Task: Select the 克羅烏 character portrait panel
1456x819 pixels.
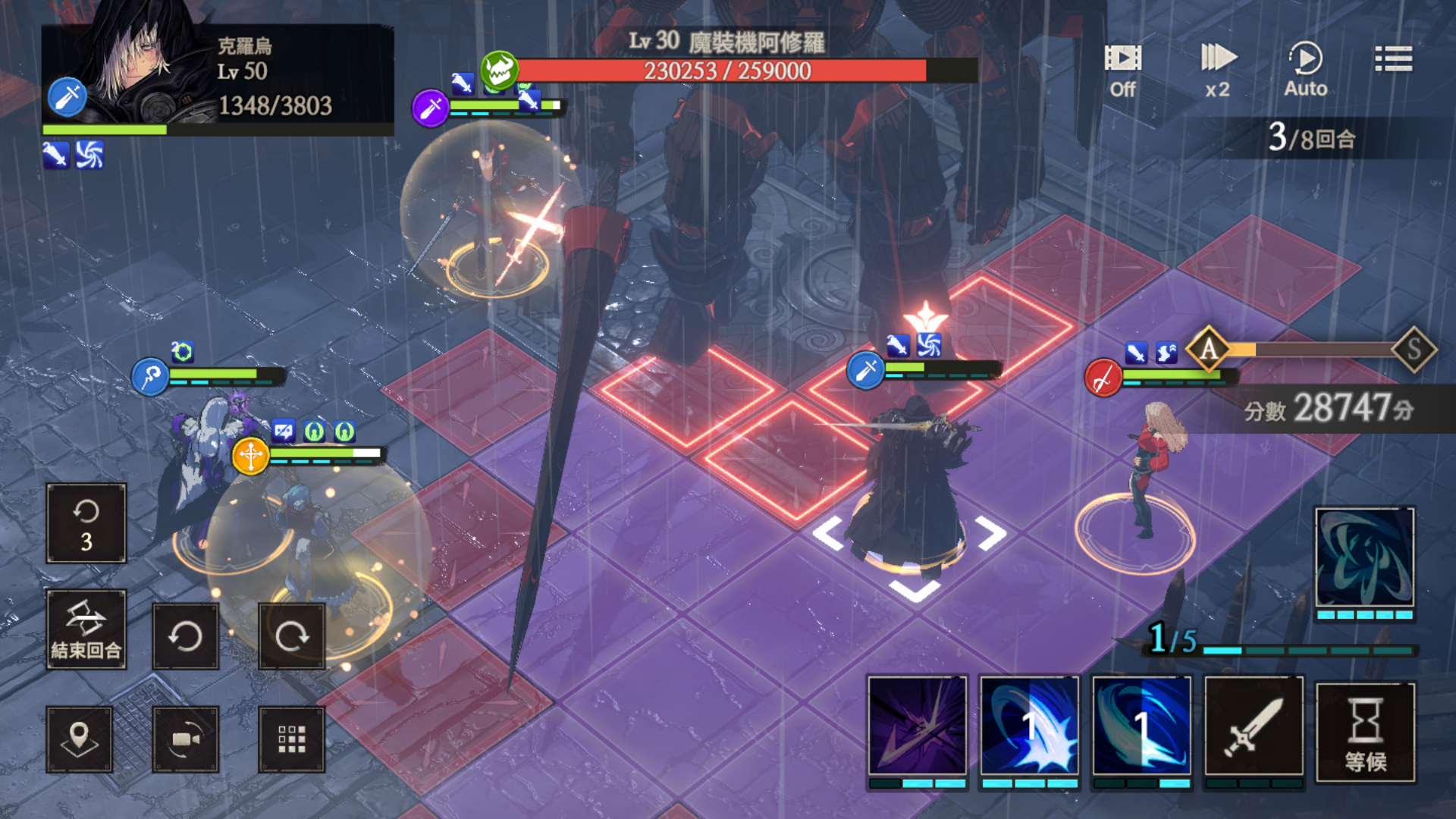Action: tap(217, 80)
